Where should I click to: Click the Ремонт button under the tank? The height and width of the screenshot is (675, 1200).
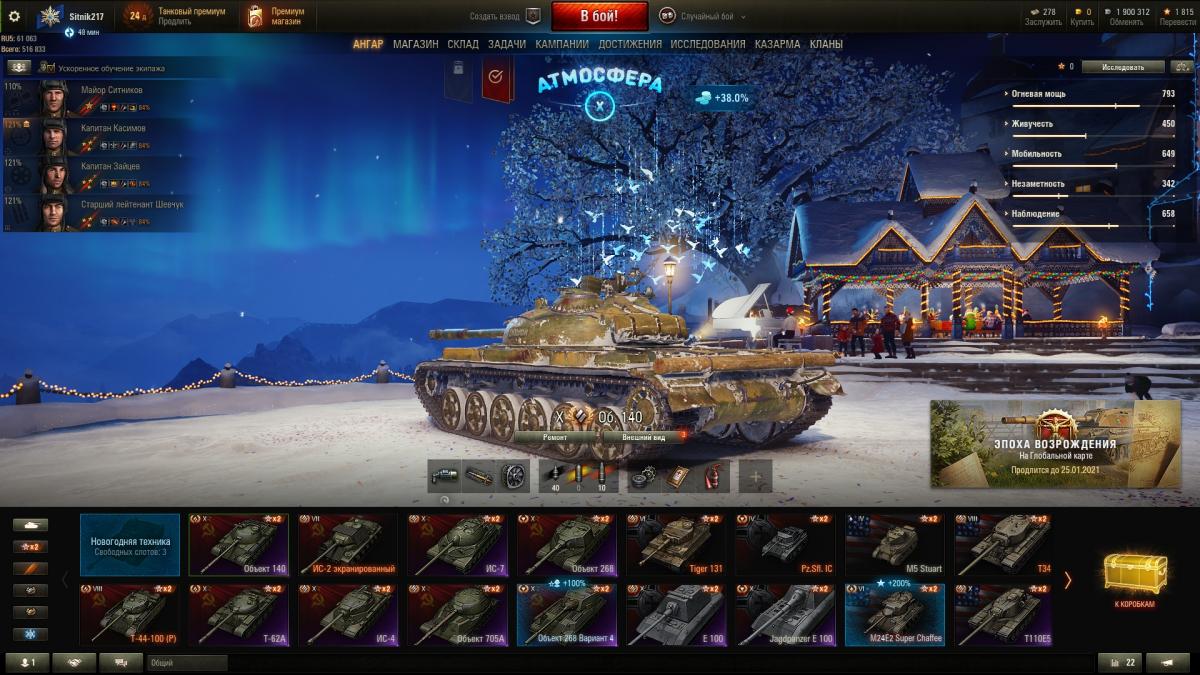556,437
